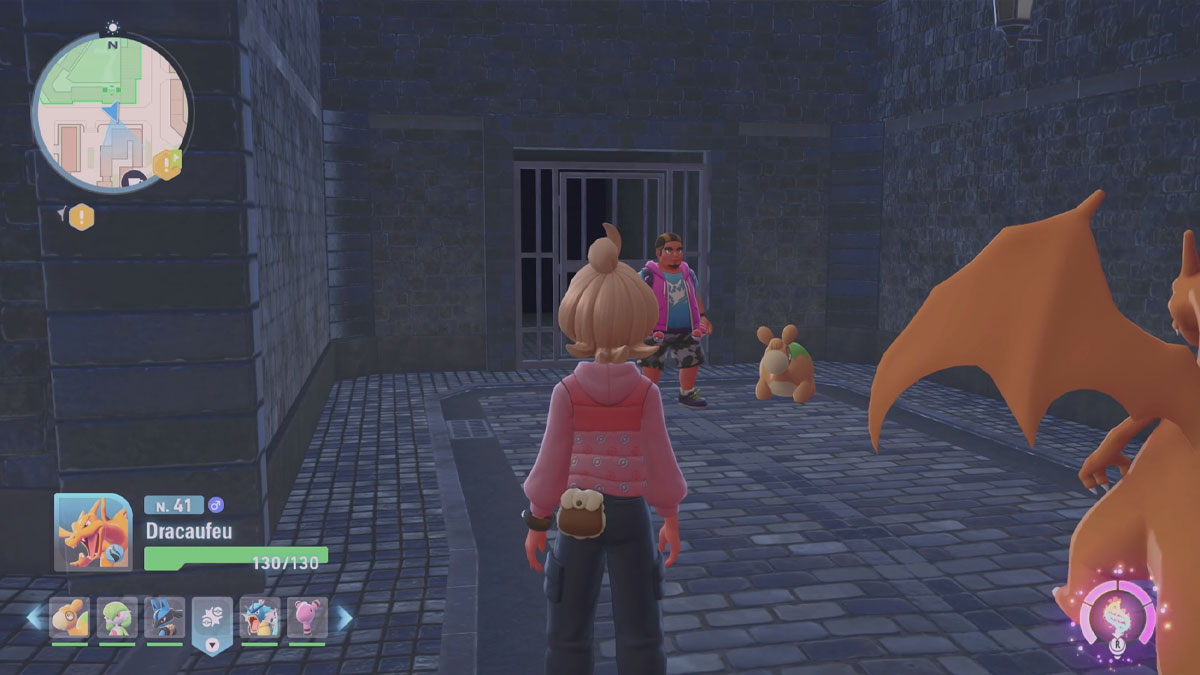Image resolution: width=1200 pixels, height=675 pixels.
Task: Click the orange exclamation quest tracker below minimap
Action: 81,216
